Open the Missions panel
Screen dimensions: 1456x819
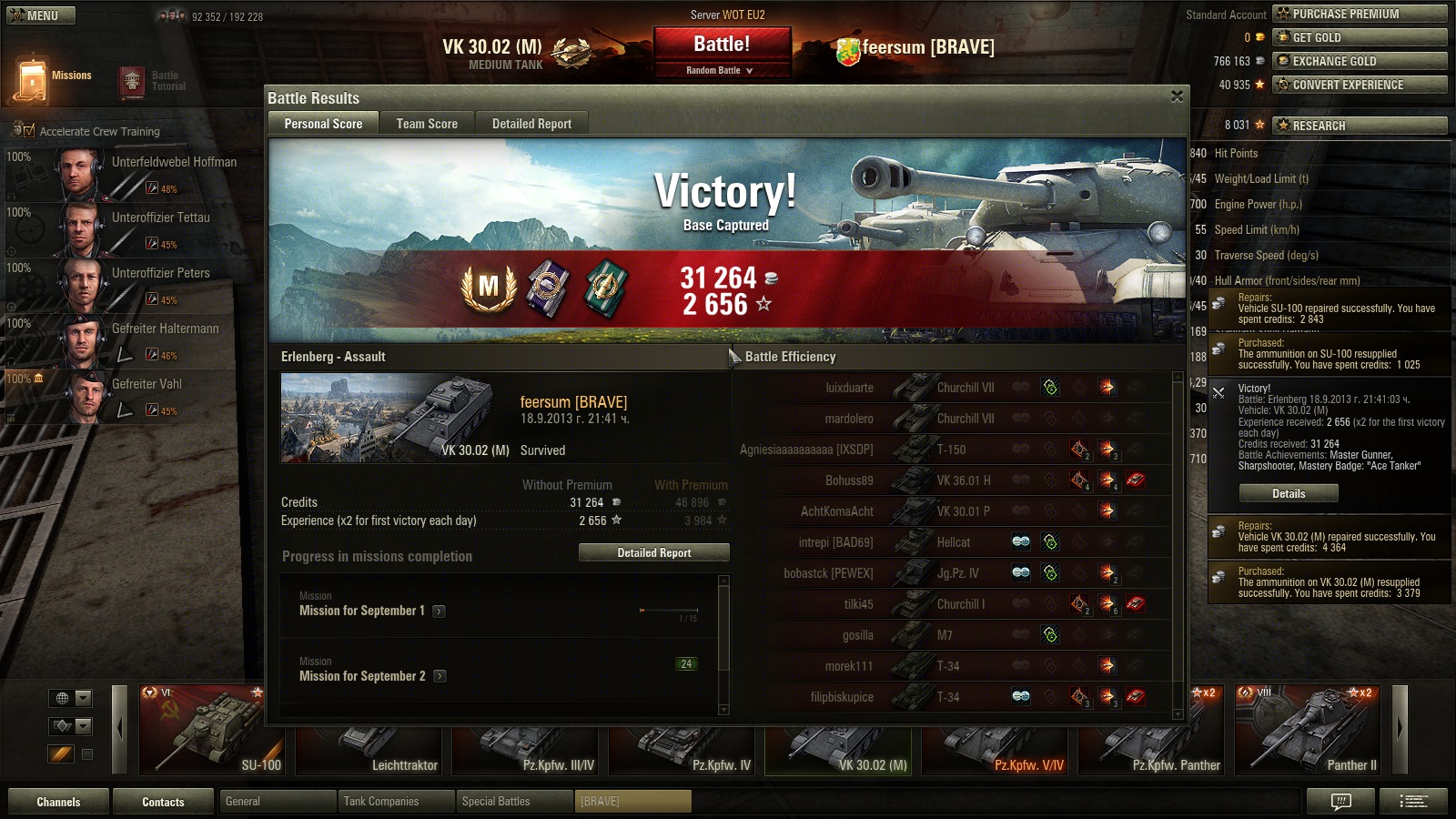tap(54, 78)
